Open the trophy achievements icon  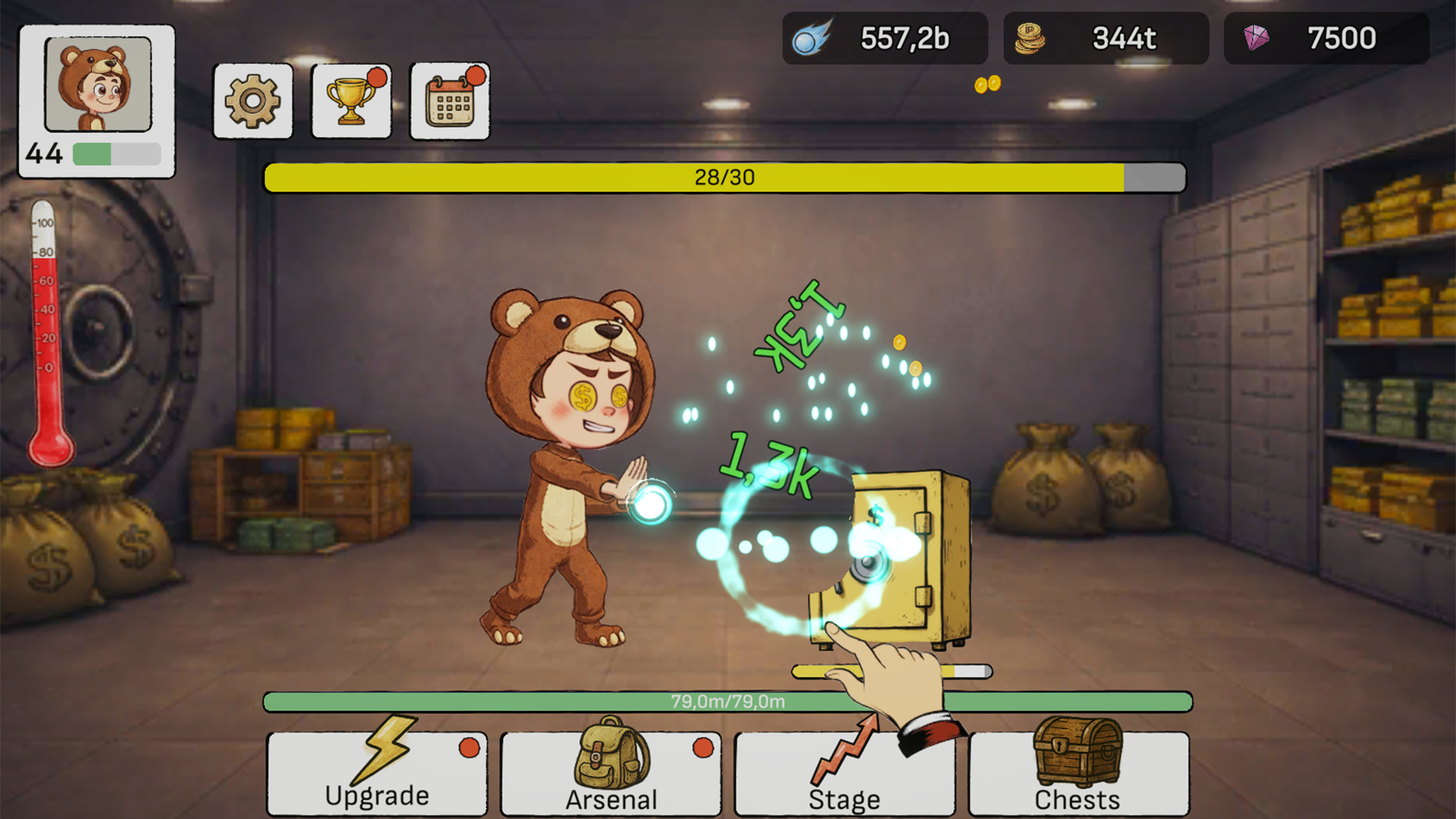(351, 101)
